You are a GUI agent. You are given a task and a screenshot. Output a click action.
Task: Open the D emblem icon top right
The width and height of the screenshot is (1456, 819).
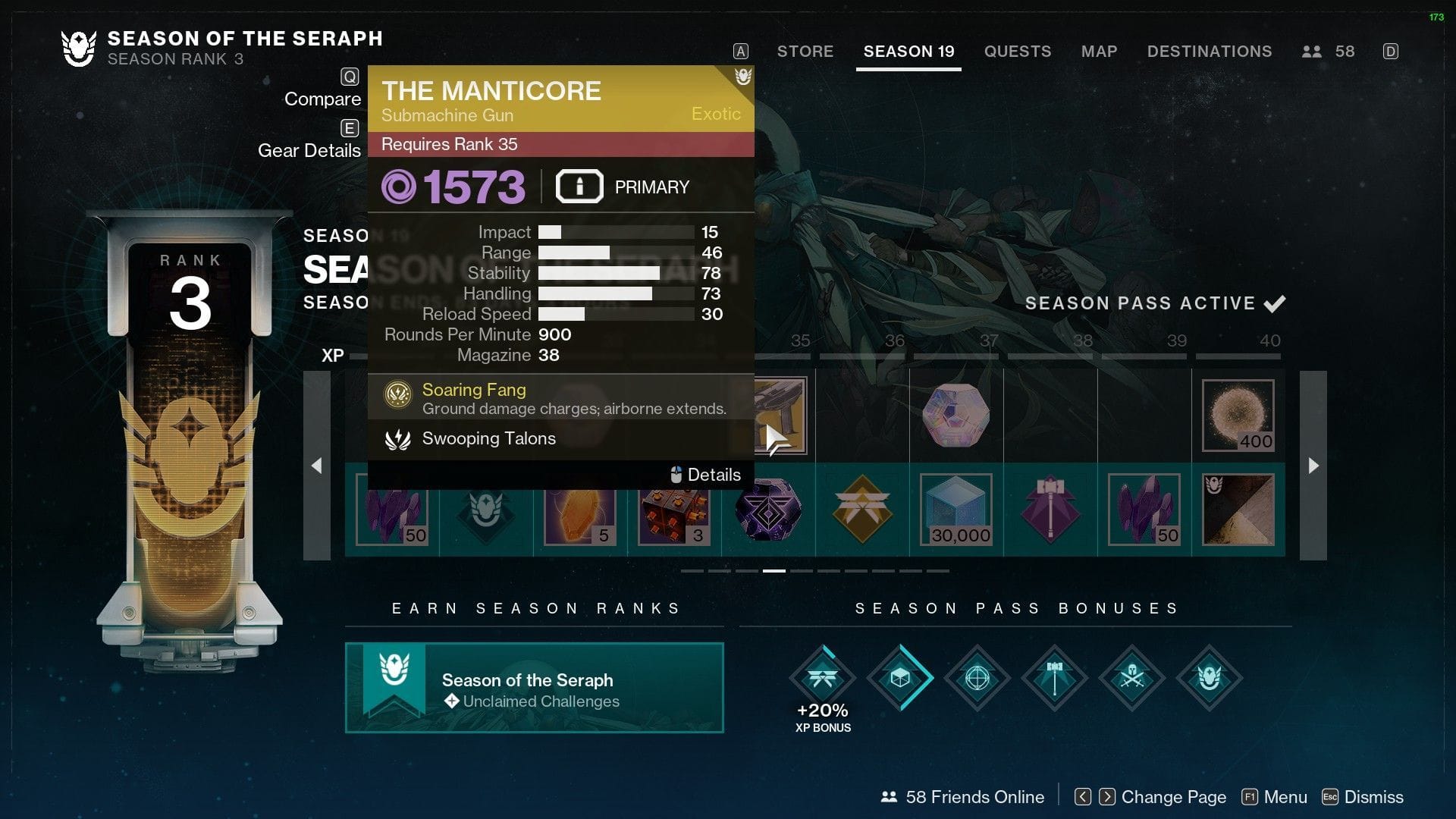(1392, 51)
